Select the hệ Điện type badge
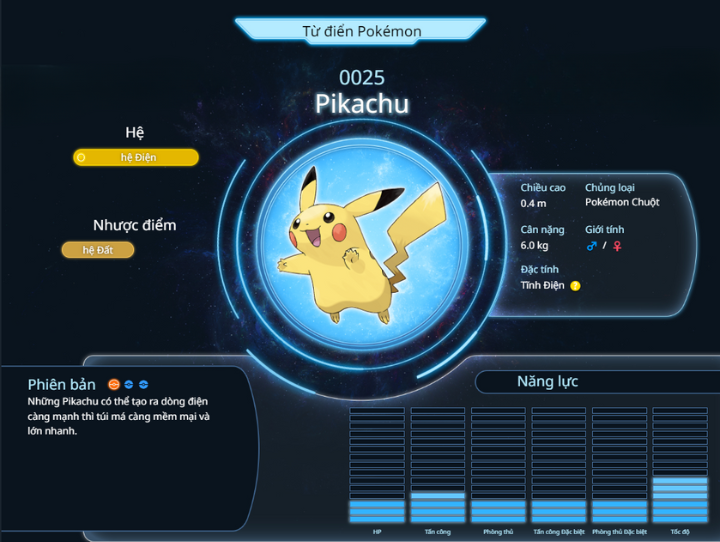 [x=136, y=157]
